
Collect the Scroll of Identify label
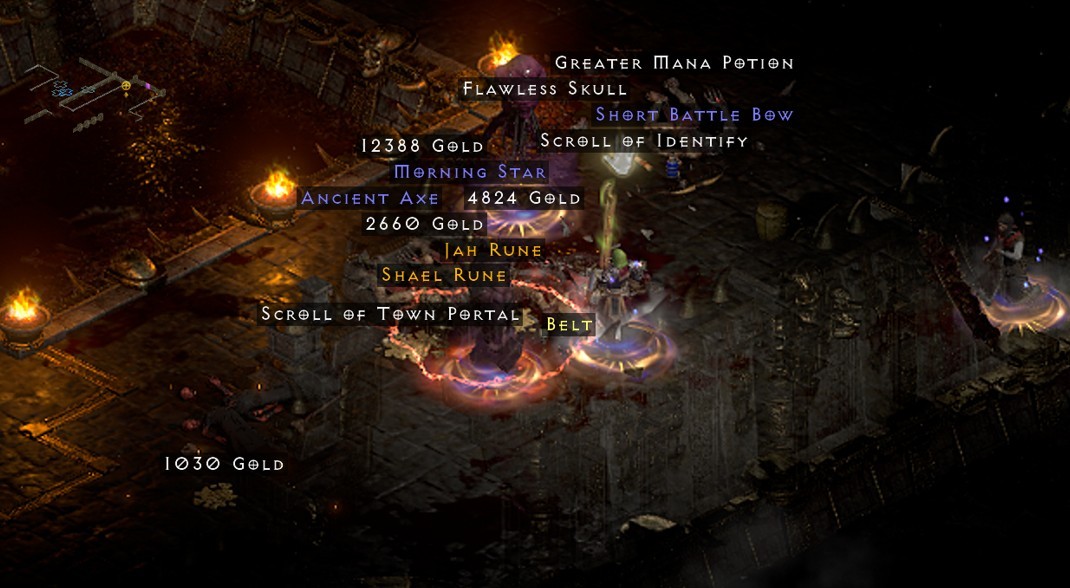[x=644, y=141]
